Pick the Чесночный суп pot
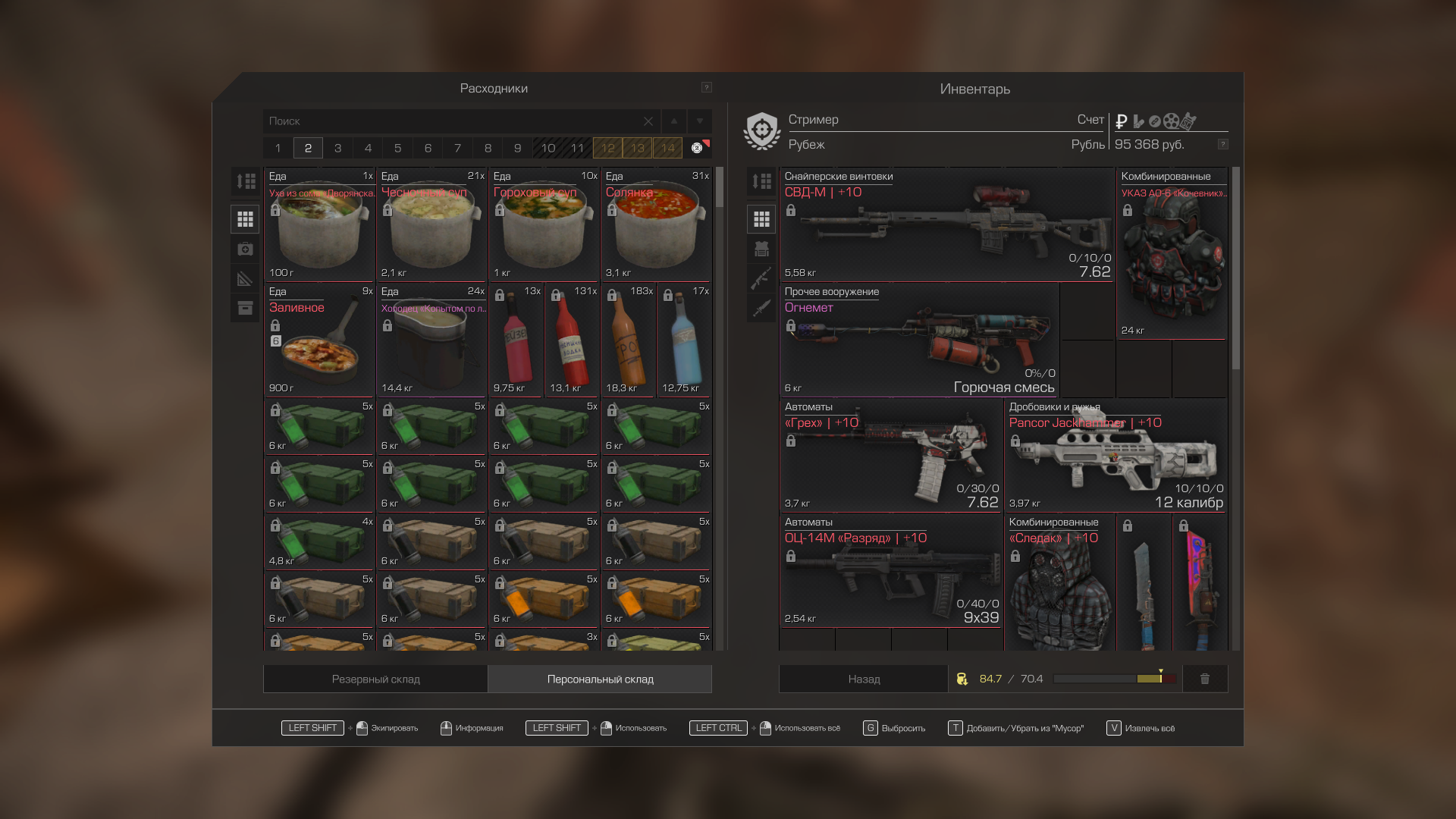The width and height of the screenshot is (1456, 819). click(x=431, y=224)
